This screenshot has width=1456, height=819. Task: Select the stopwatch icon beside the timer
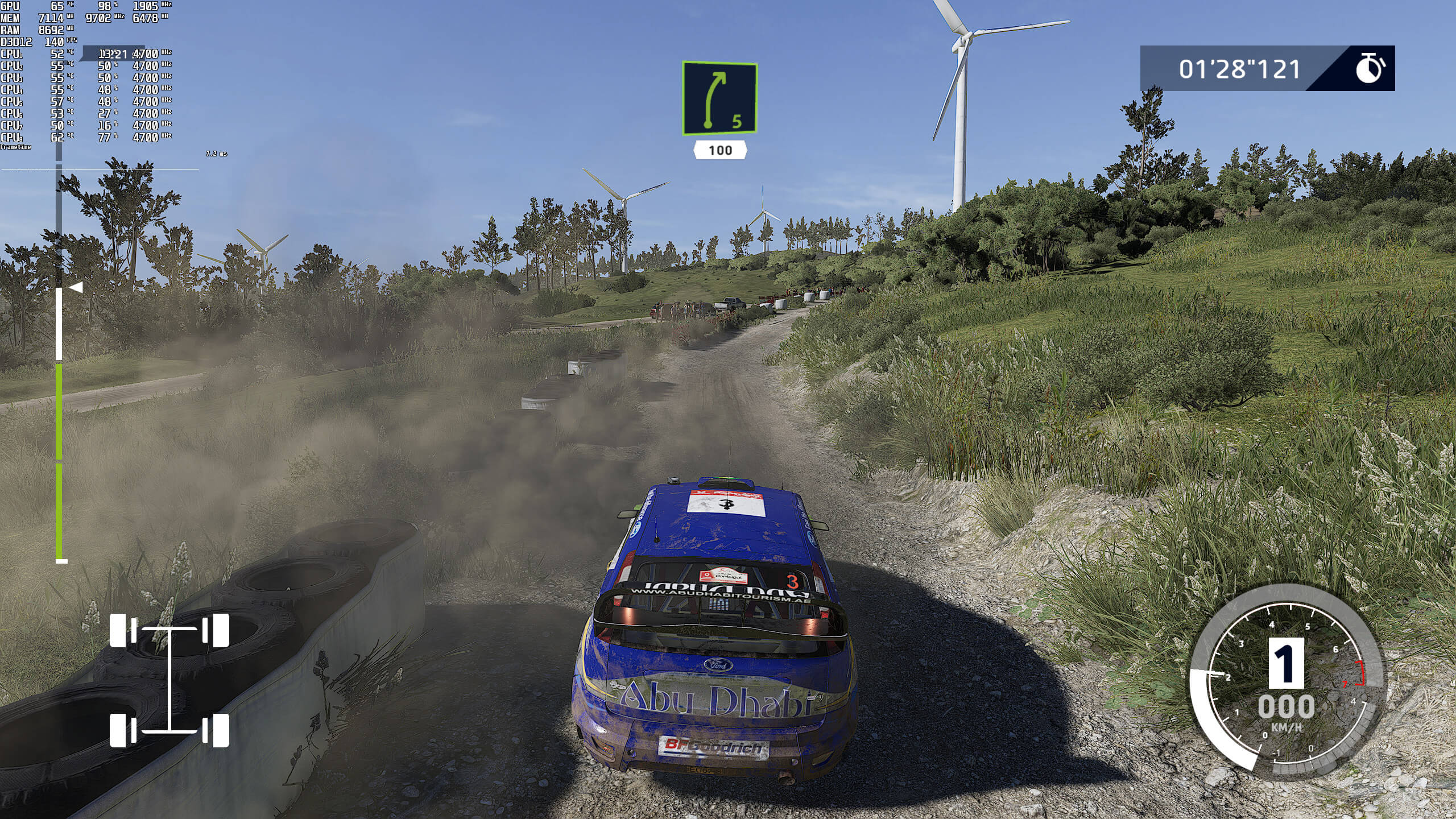pos(1370,69)
